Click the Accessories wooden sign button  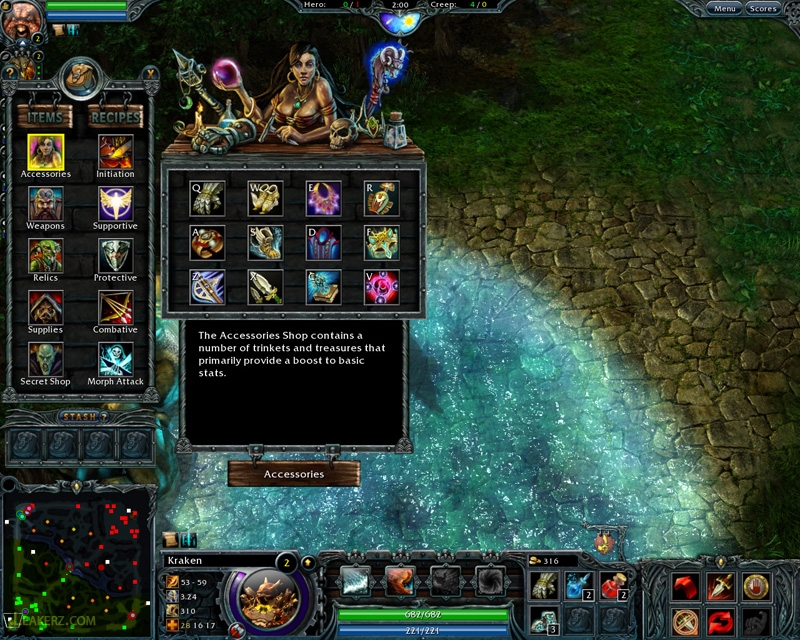[293, 474]
